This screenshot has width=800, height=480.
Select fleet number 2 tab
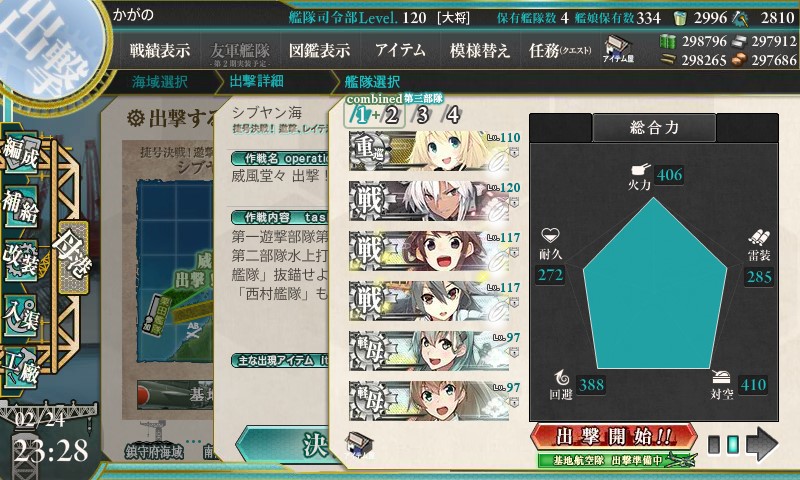coord(392,115)
